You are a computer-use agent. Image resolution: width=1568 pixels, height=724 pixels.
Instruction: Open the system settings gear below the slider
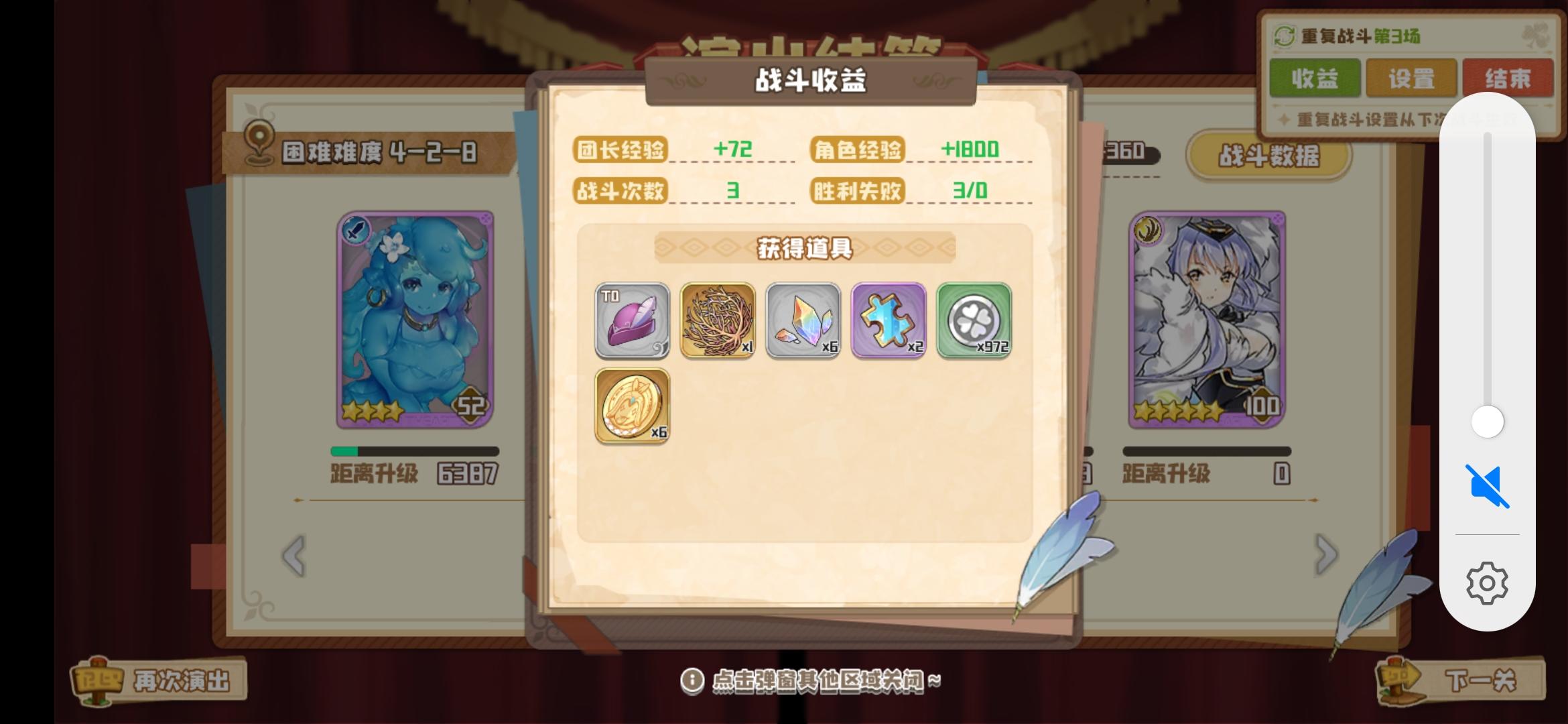(x=1486, y=583)
